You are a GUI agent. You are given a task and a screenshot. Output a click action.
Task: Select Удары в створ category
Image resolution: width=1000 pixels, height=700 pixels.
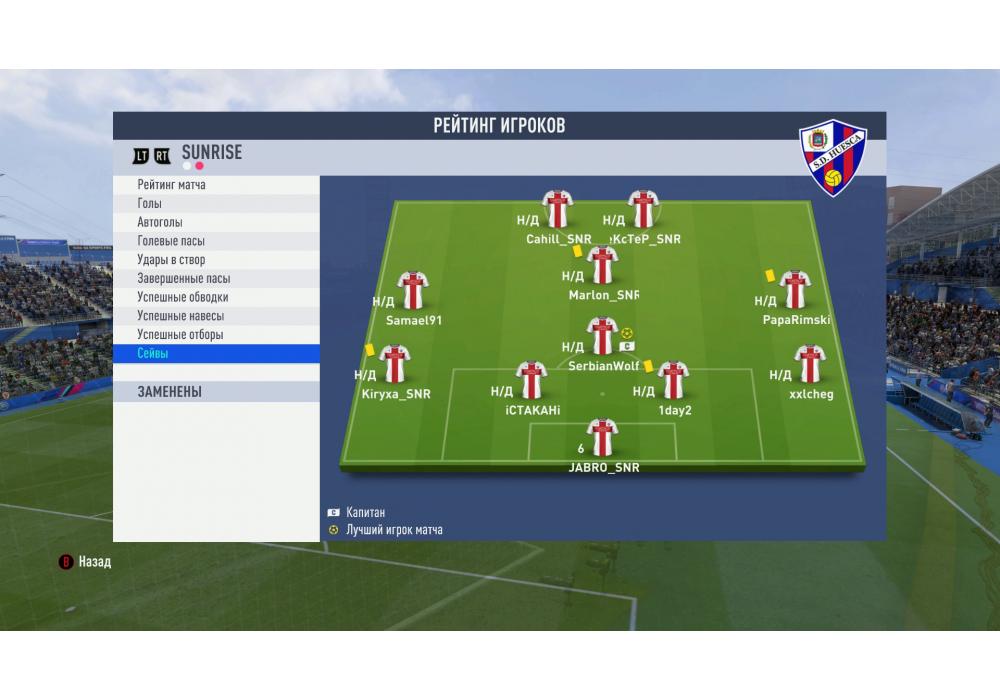click(216, 260)
